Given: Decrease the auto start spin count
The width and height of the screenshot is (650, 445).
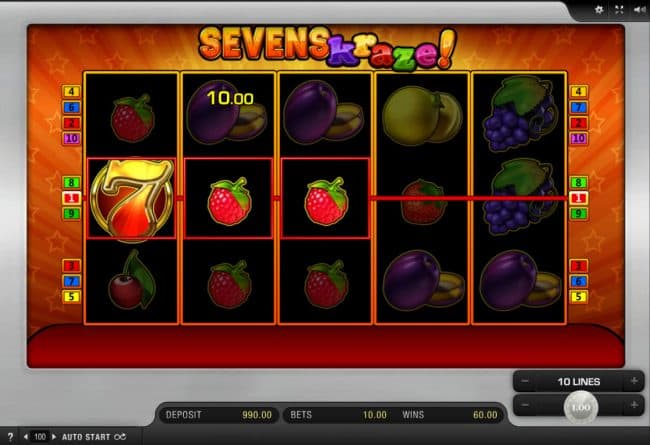Looking at the screenshot, I should click(x=25, y=437).
